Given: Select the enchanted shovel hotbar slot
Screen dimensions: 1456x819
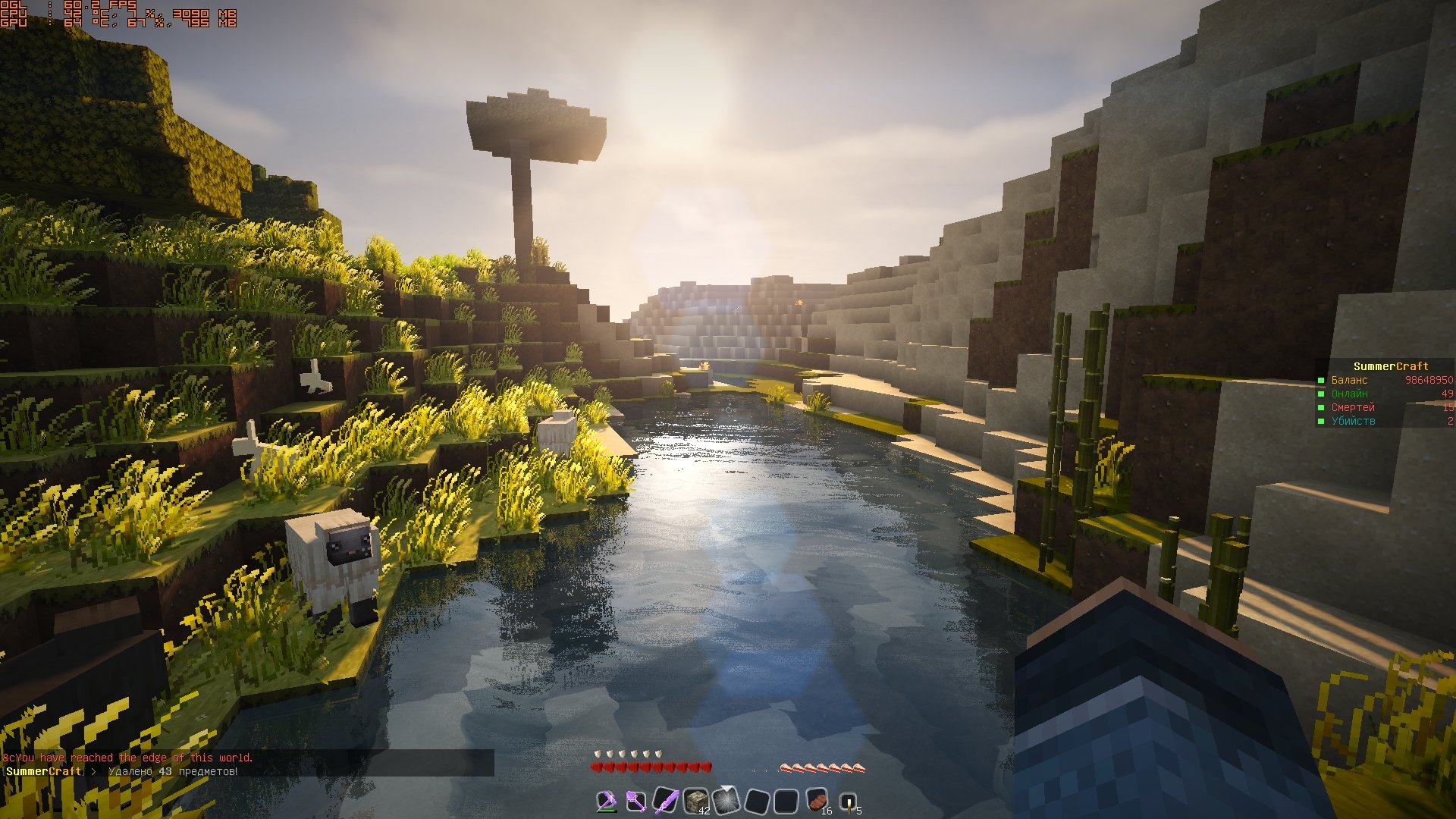Looking at the screenshot, I should 635,801.
